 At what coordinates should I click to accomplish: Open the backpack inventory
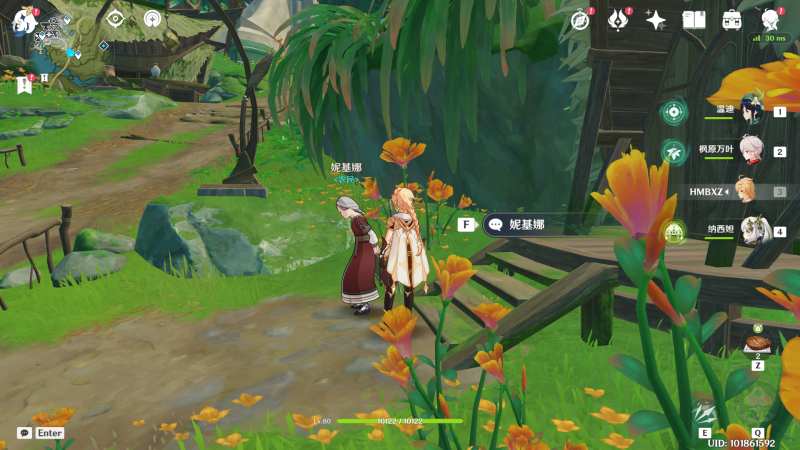click(x=732, y=20)
